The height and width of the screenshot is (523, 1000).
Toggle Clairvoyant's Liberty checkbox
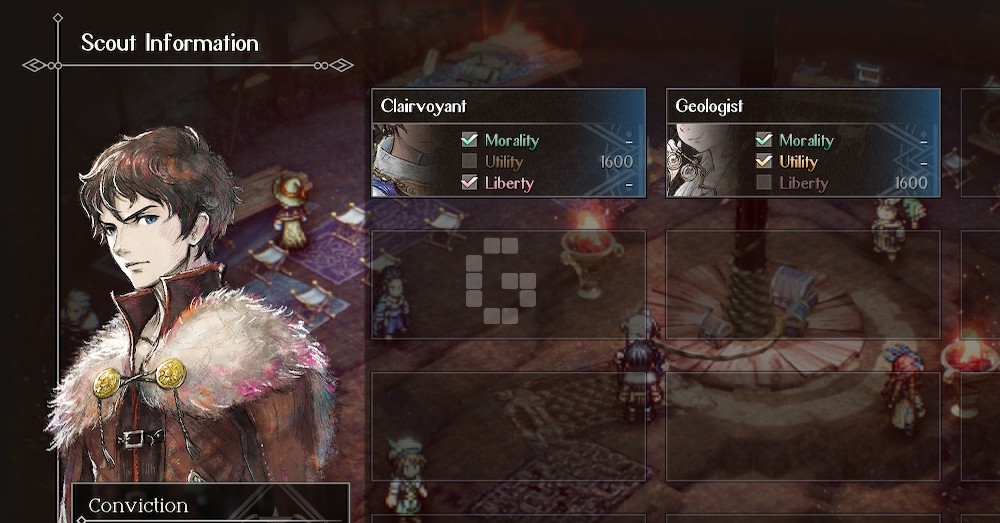(469, 183)
